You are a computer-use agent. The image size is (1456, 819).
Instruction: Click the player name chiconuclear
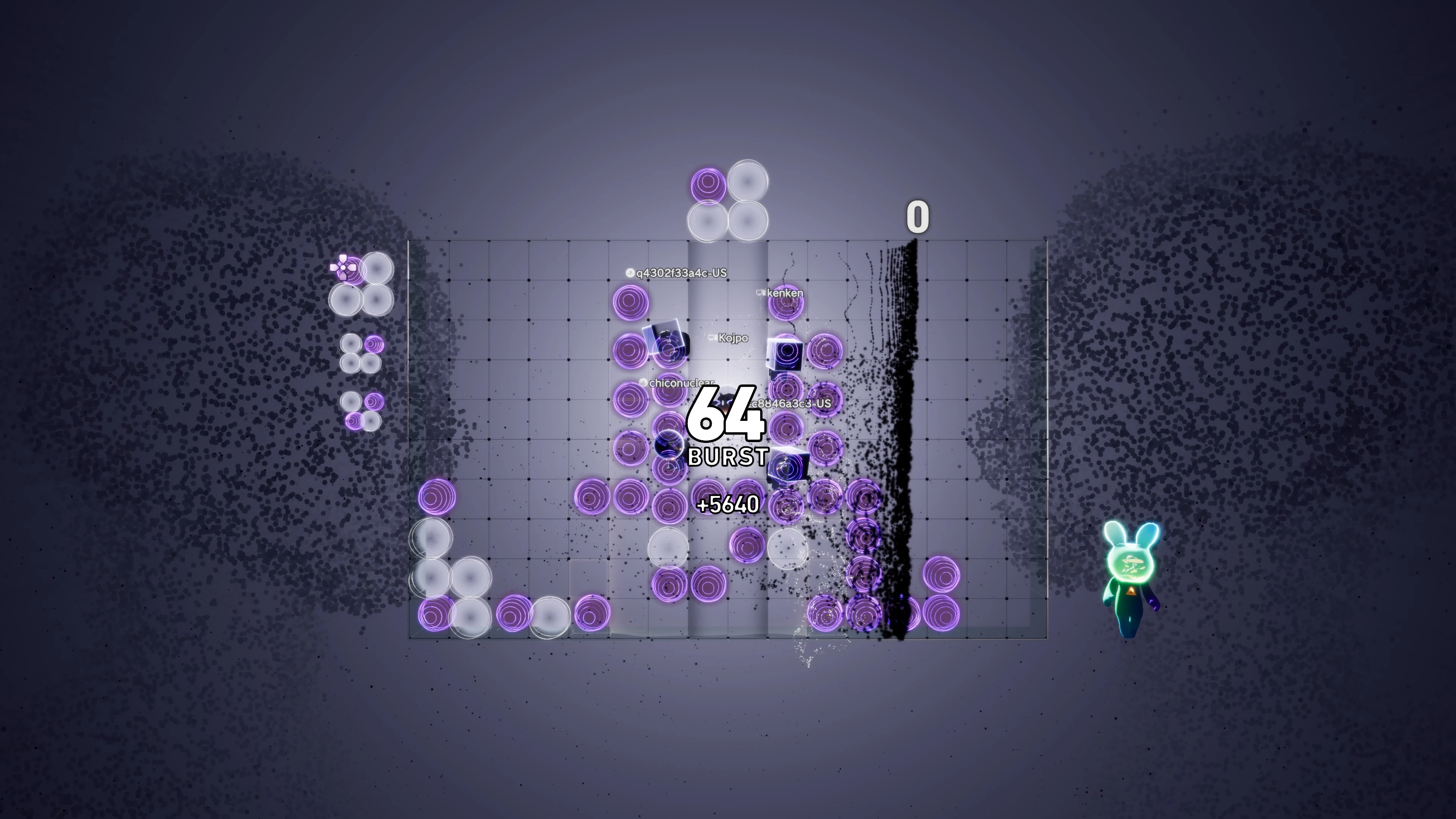point(678,383)
